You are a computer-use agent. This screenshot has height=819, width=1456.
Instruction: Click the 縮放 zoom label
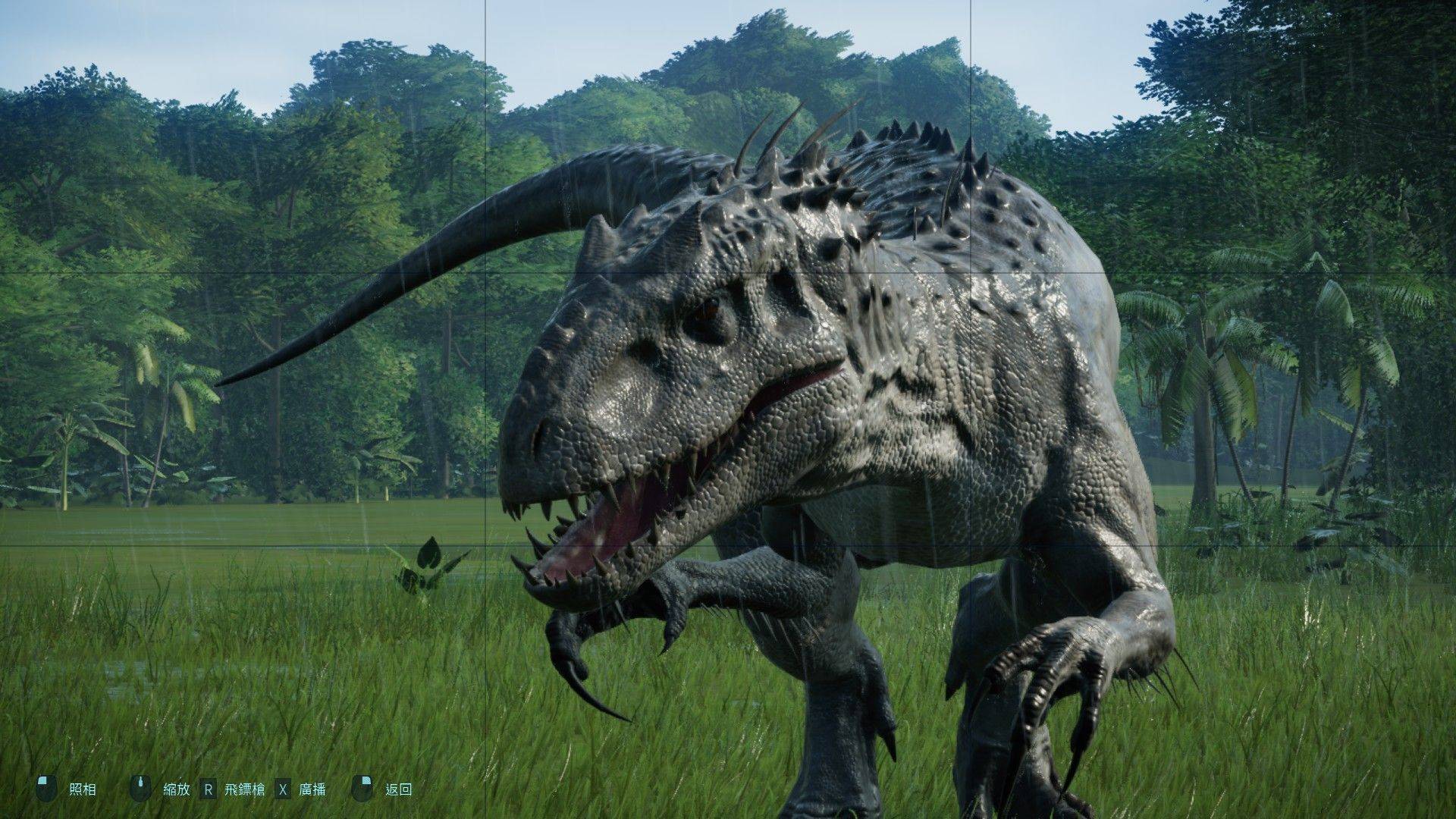(177, 789)
